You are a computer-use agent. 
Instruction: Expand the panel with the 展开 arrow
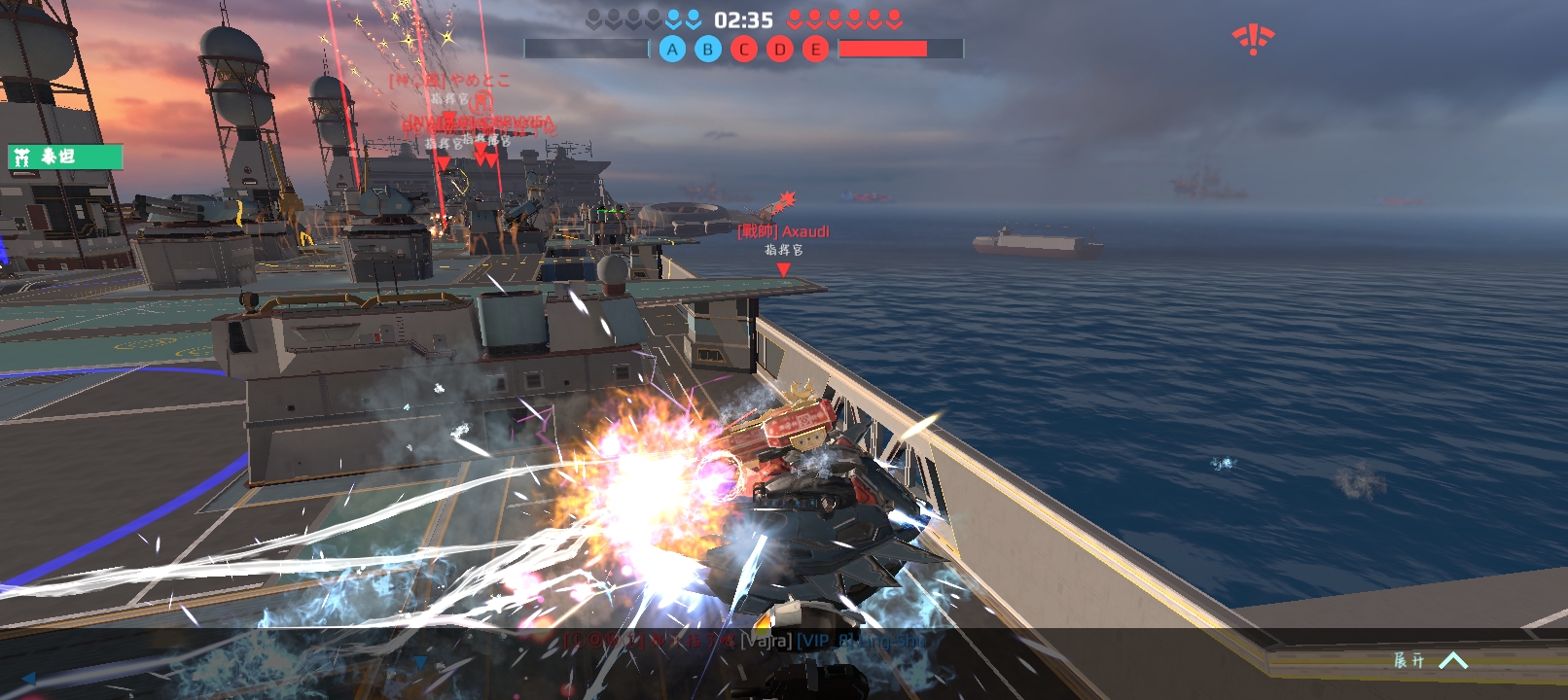click(x=1451, y=661)
